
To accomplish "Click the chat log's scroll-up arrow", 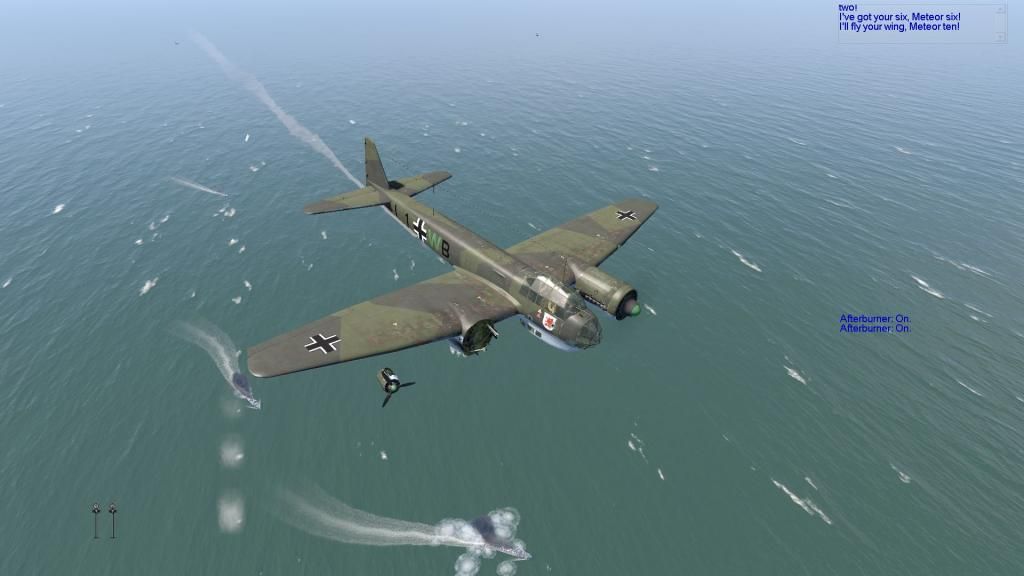I will click(x=1001, y=10).
